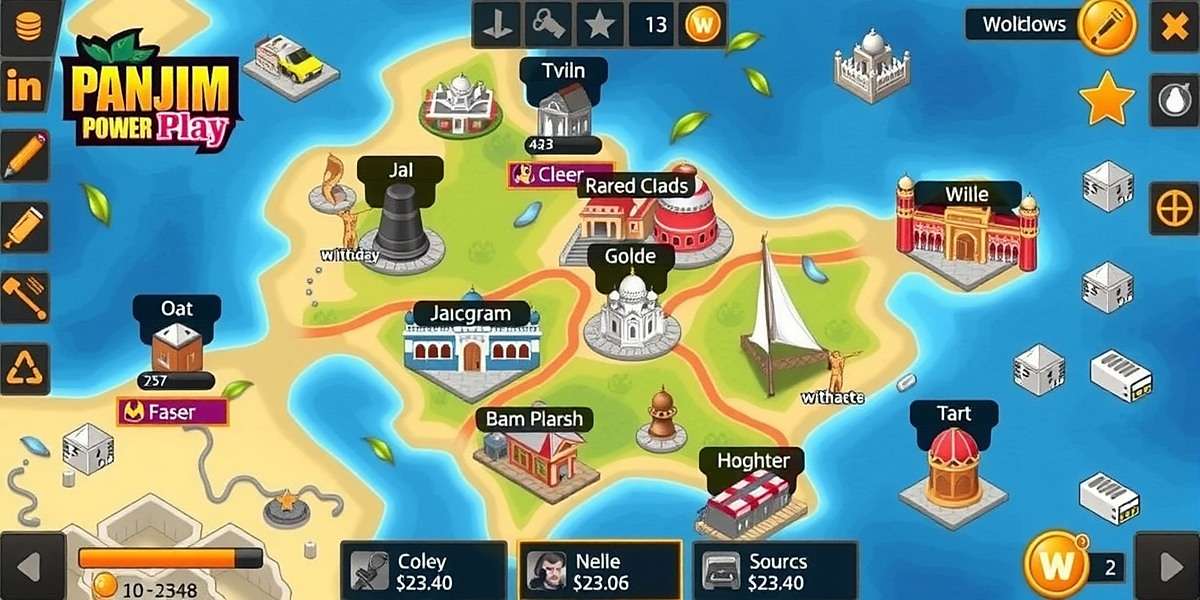Select the Jaicgram building label on the map

tap(470, 314)
